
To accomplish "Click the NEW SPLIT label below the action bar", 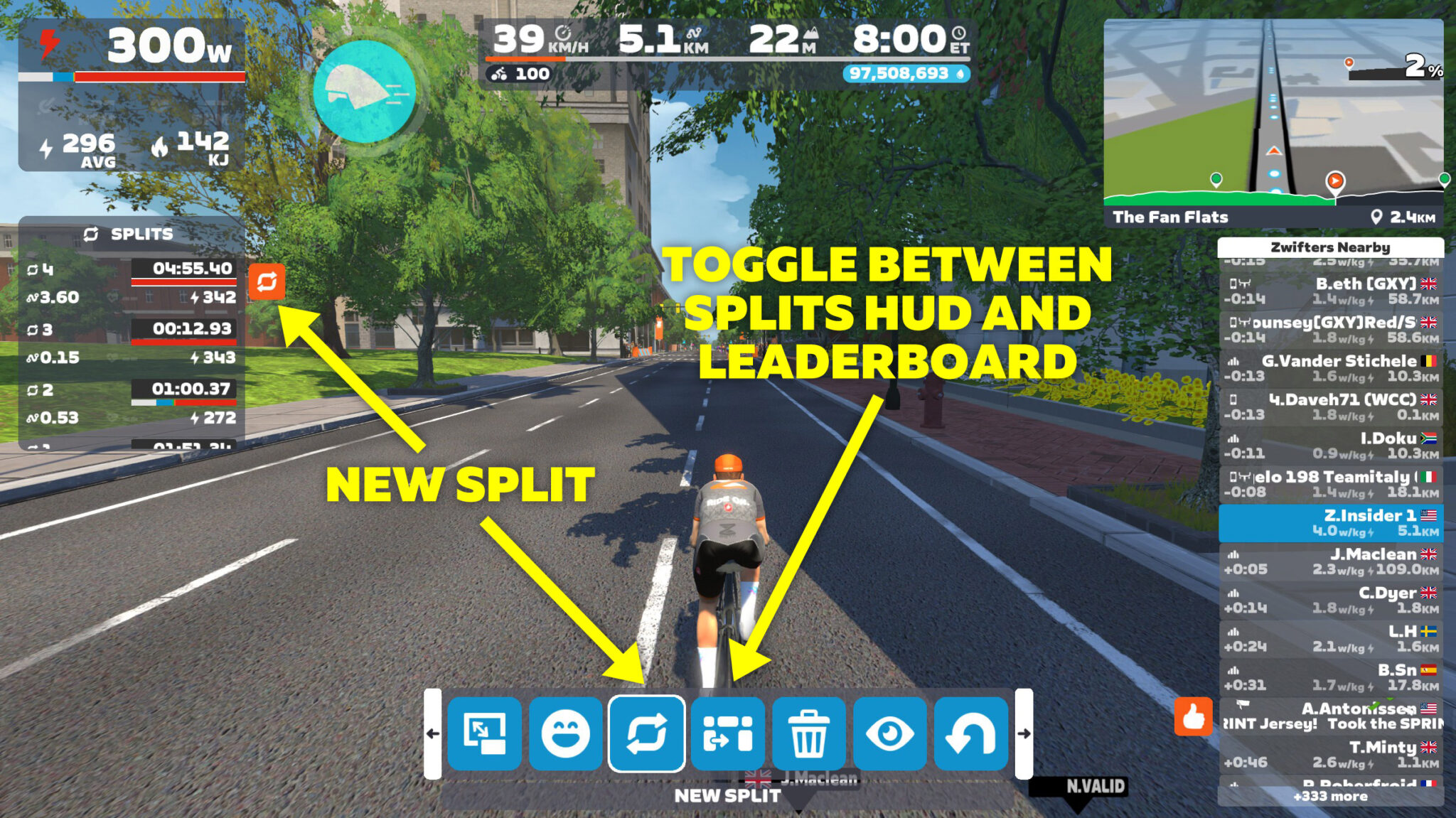I will (727, 796).
